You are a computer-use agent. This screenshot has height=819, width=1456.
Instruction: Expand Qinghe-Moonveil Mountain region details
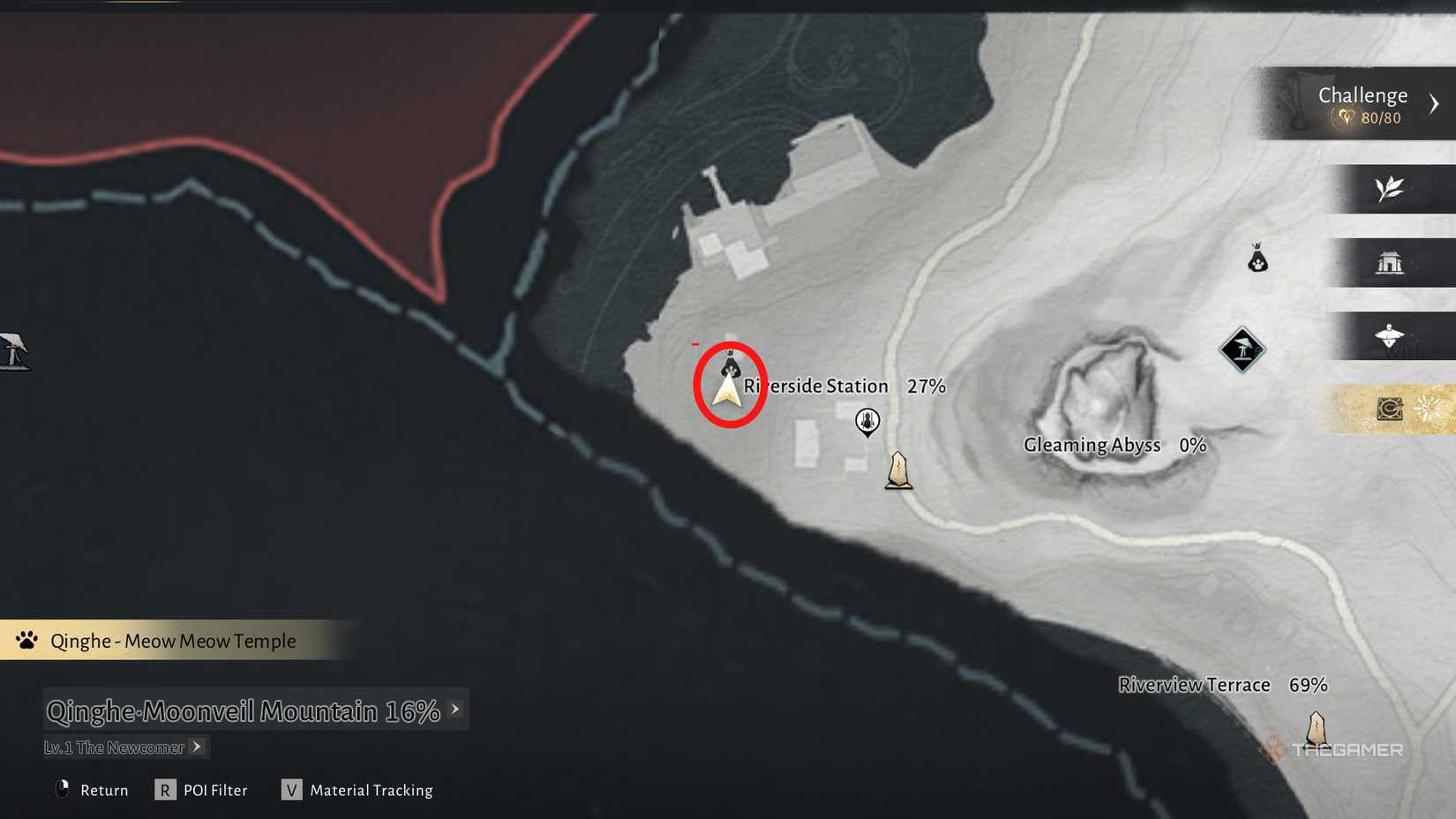(x=454, y=709)
